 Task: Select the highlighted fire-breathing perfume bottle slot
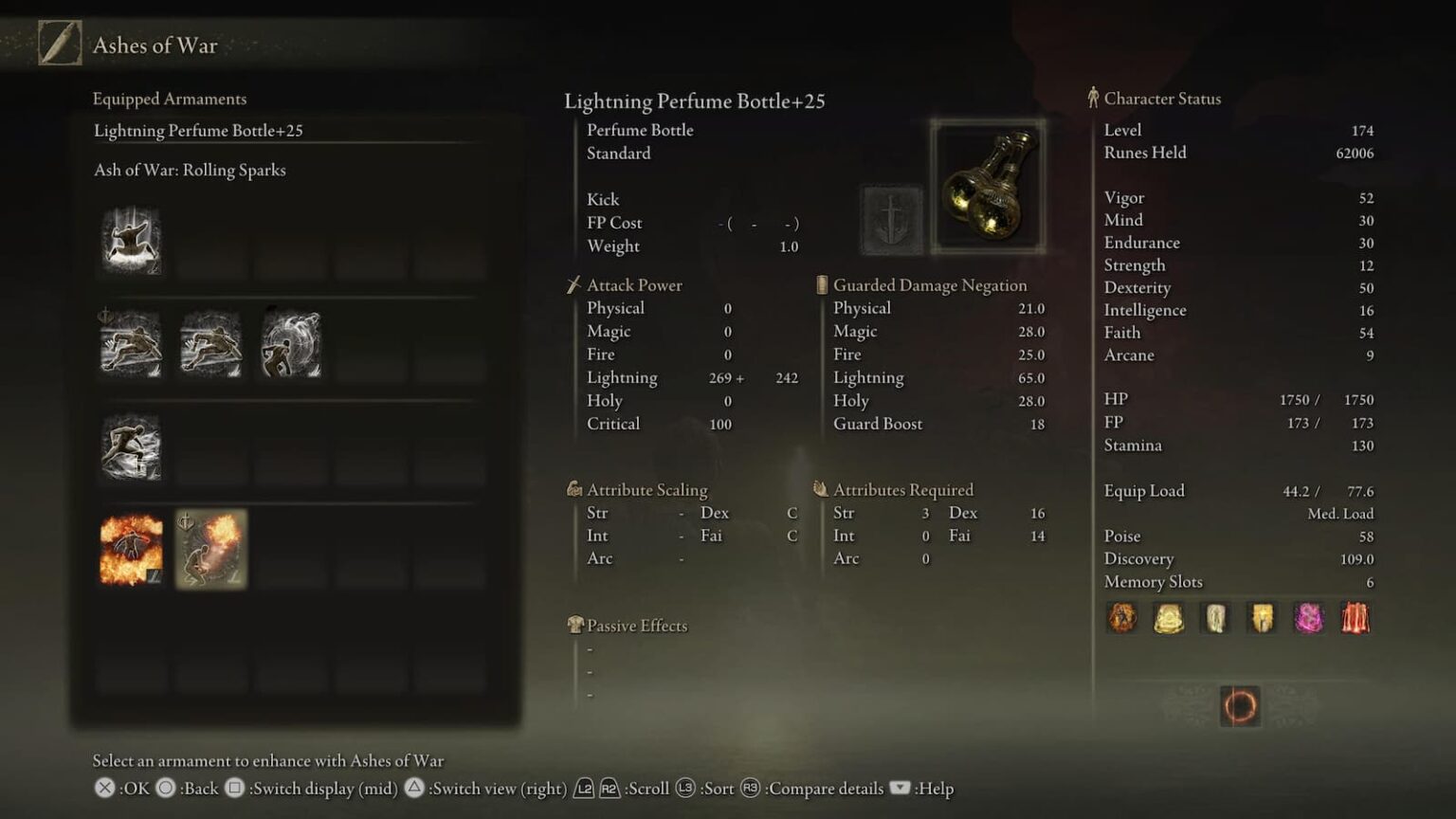210,548
